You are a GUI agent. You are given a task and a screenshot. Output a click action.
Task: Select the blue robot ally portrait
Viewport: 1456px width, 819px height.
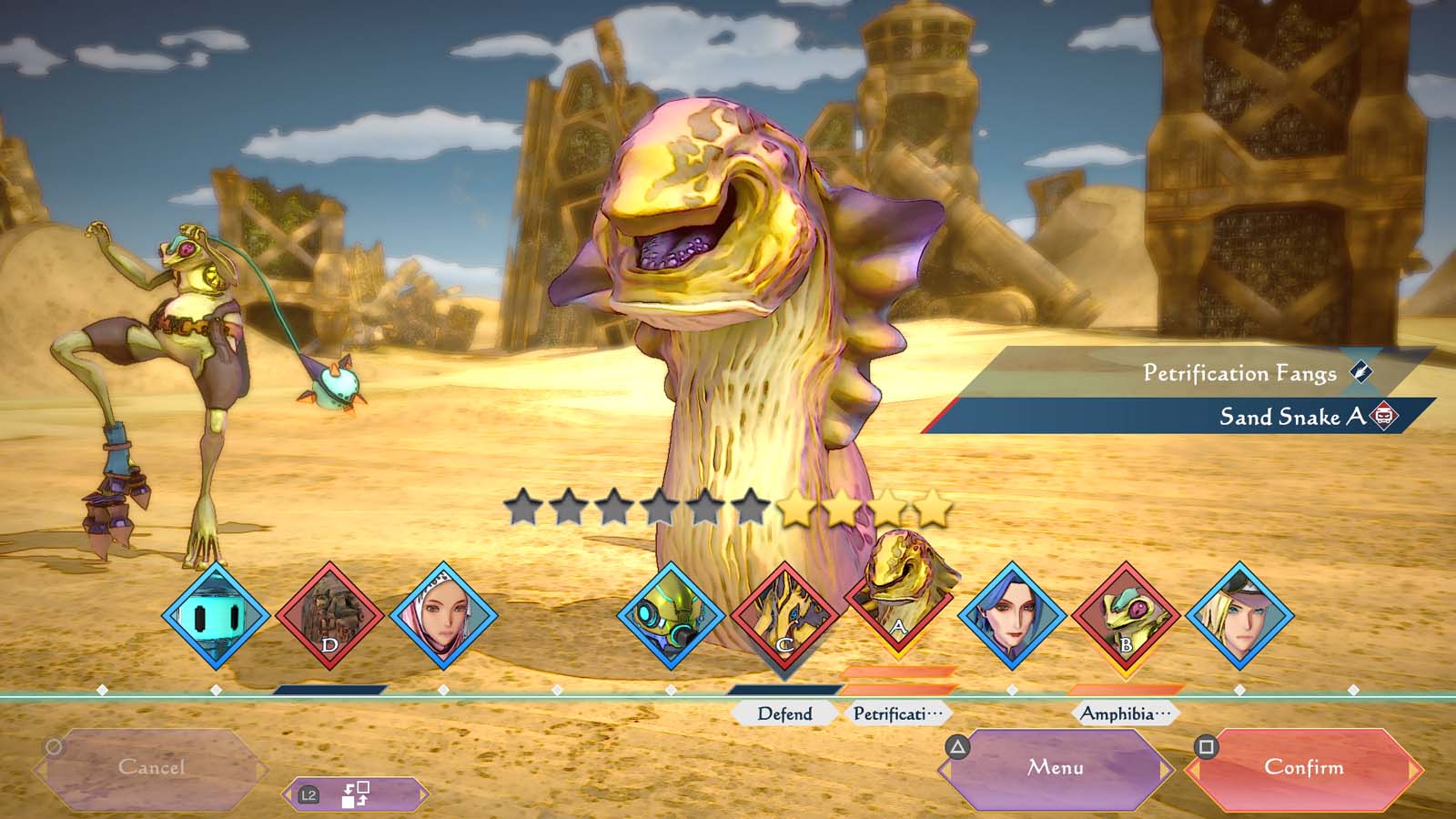216,619
